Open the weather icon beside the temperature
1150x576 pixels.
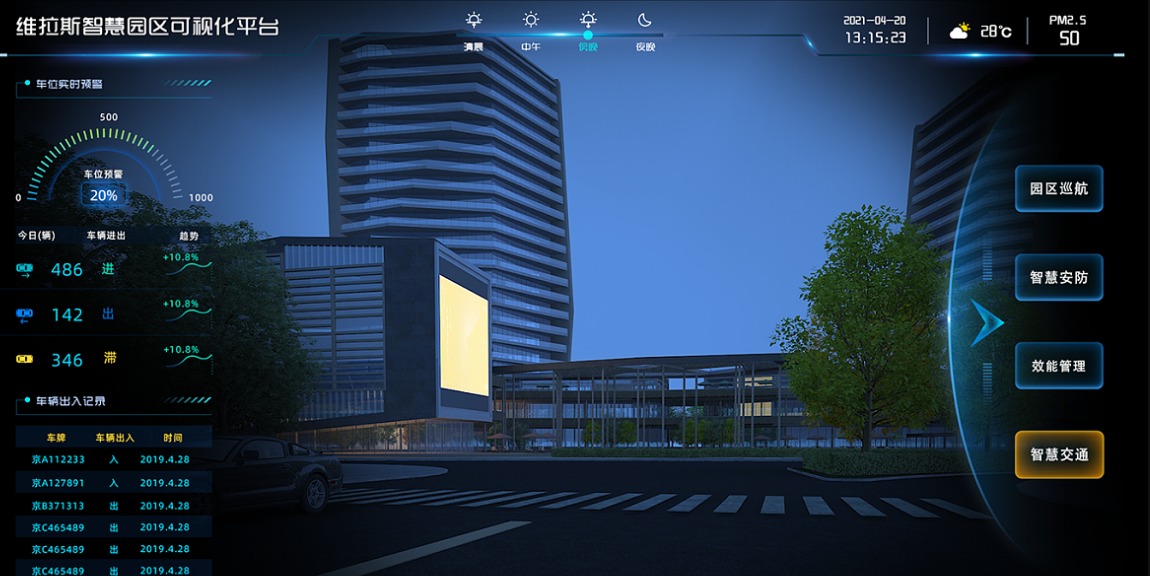coord(959,32)
